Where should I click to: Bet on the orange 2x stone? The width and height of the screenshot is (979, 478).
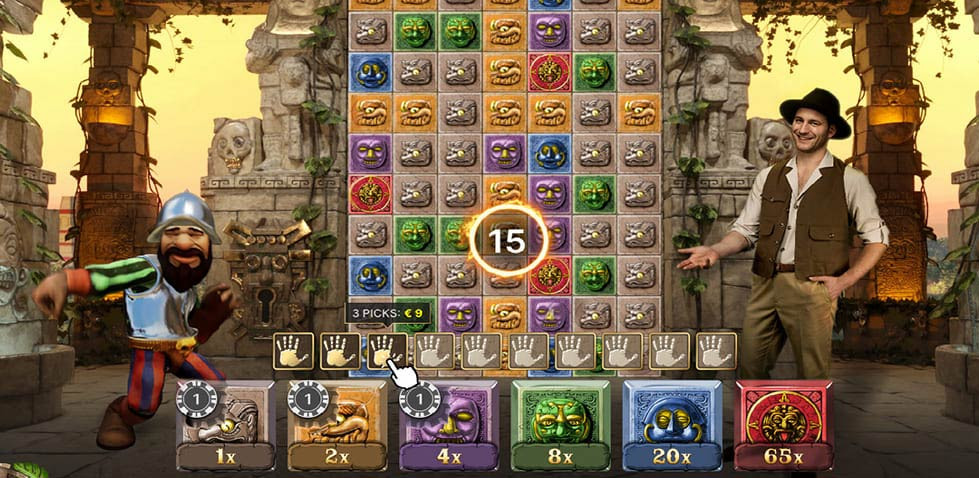pos(337,424)
